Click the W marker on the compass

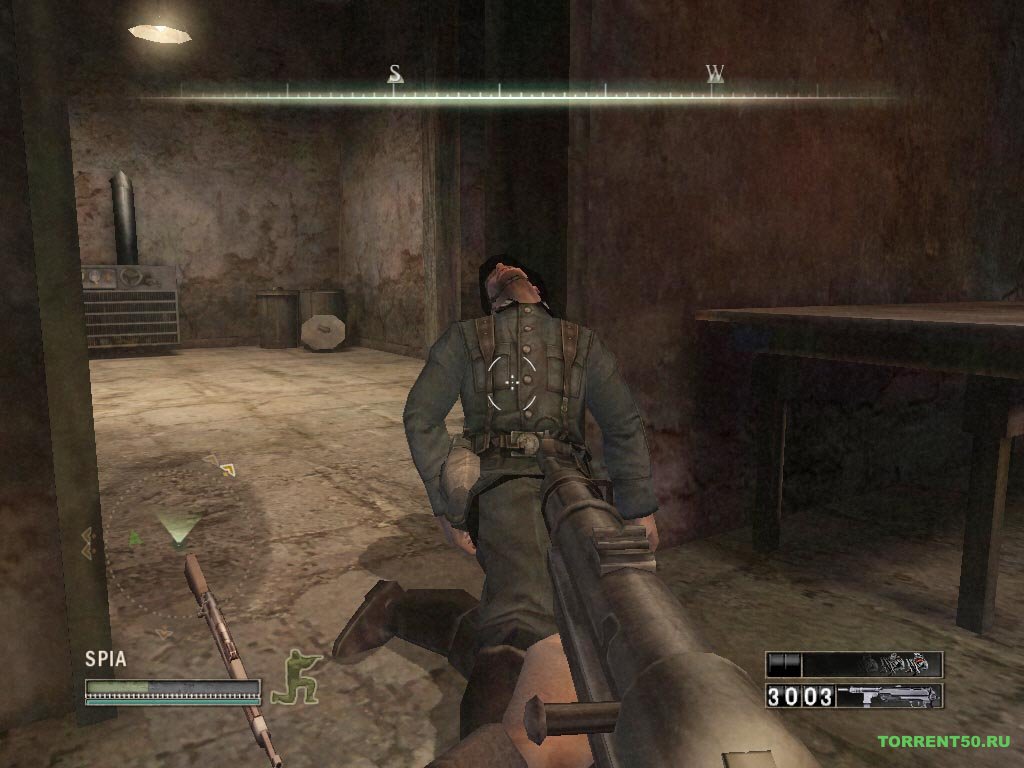click(715, 74)
